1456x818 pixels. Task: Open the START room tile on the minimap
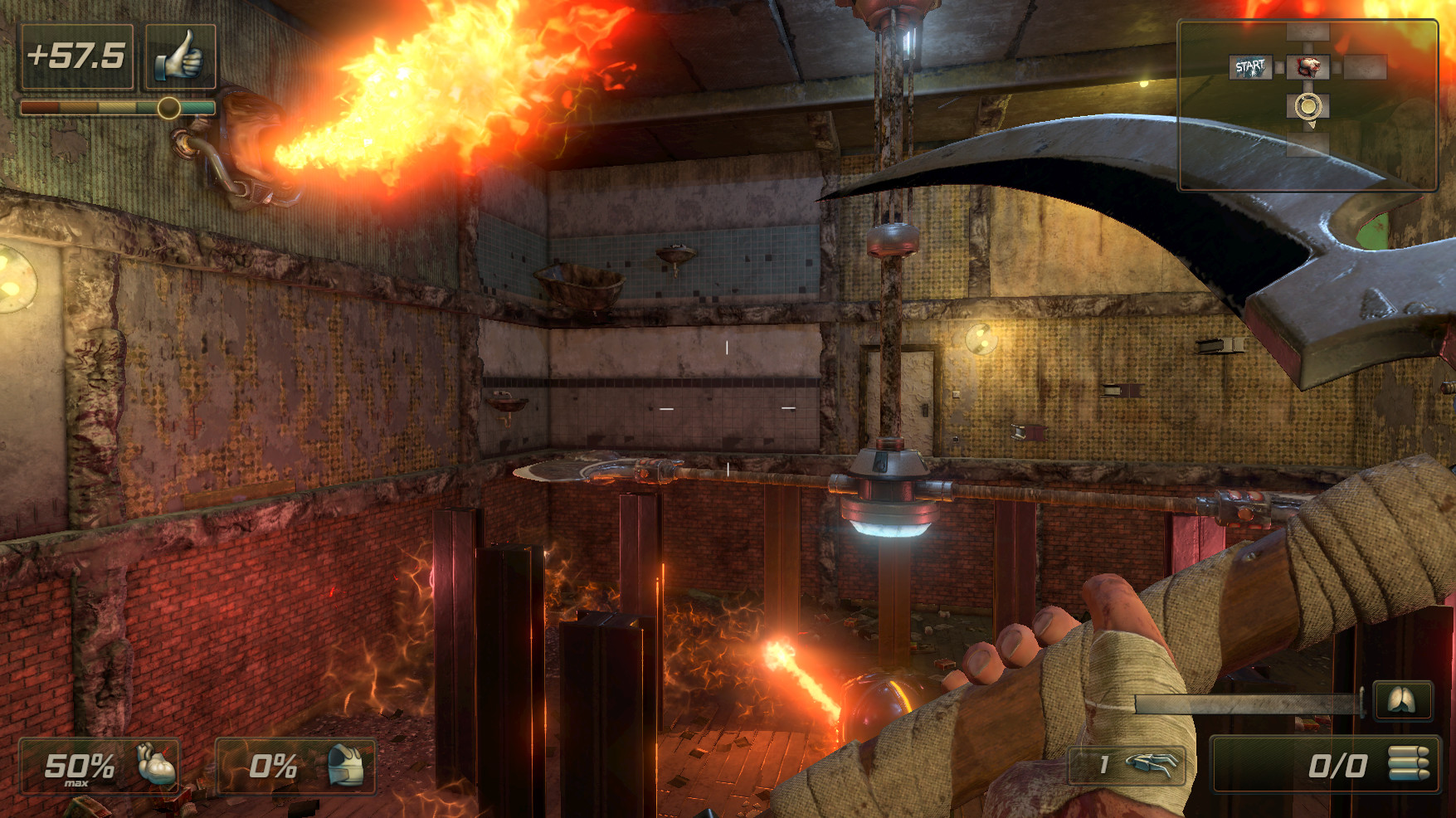tap(1250, 66)
